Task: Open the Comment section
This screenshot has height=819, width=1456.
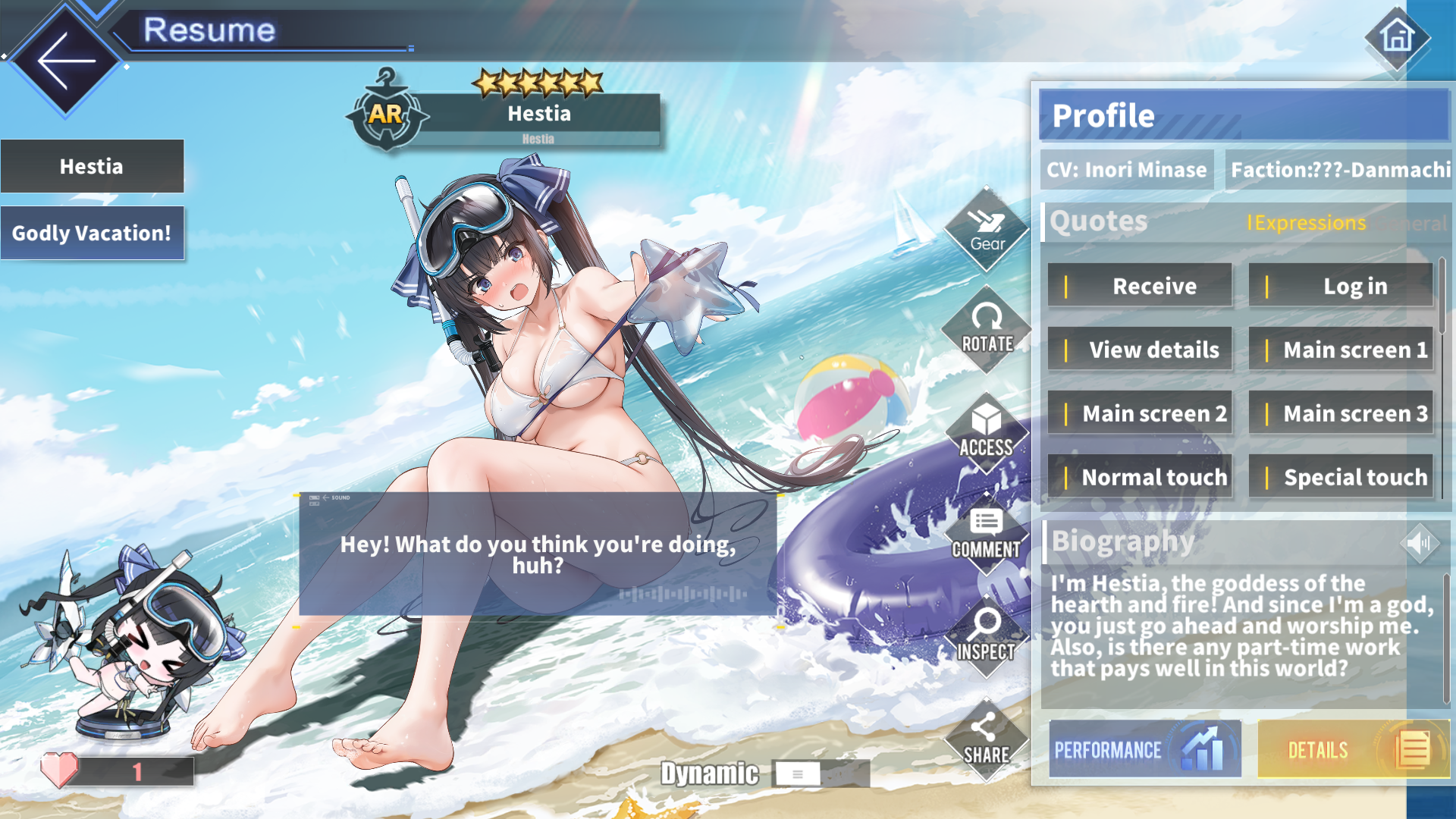Action: click(x=987, y=534)
